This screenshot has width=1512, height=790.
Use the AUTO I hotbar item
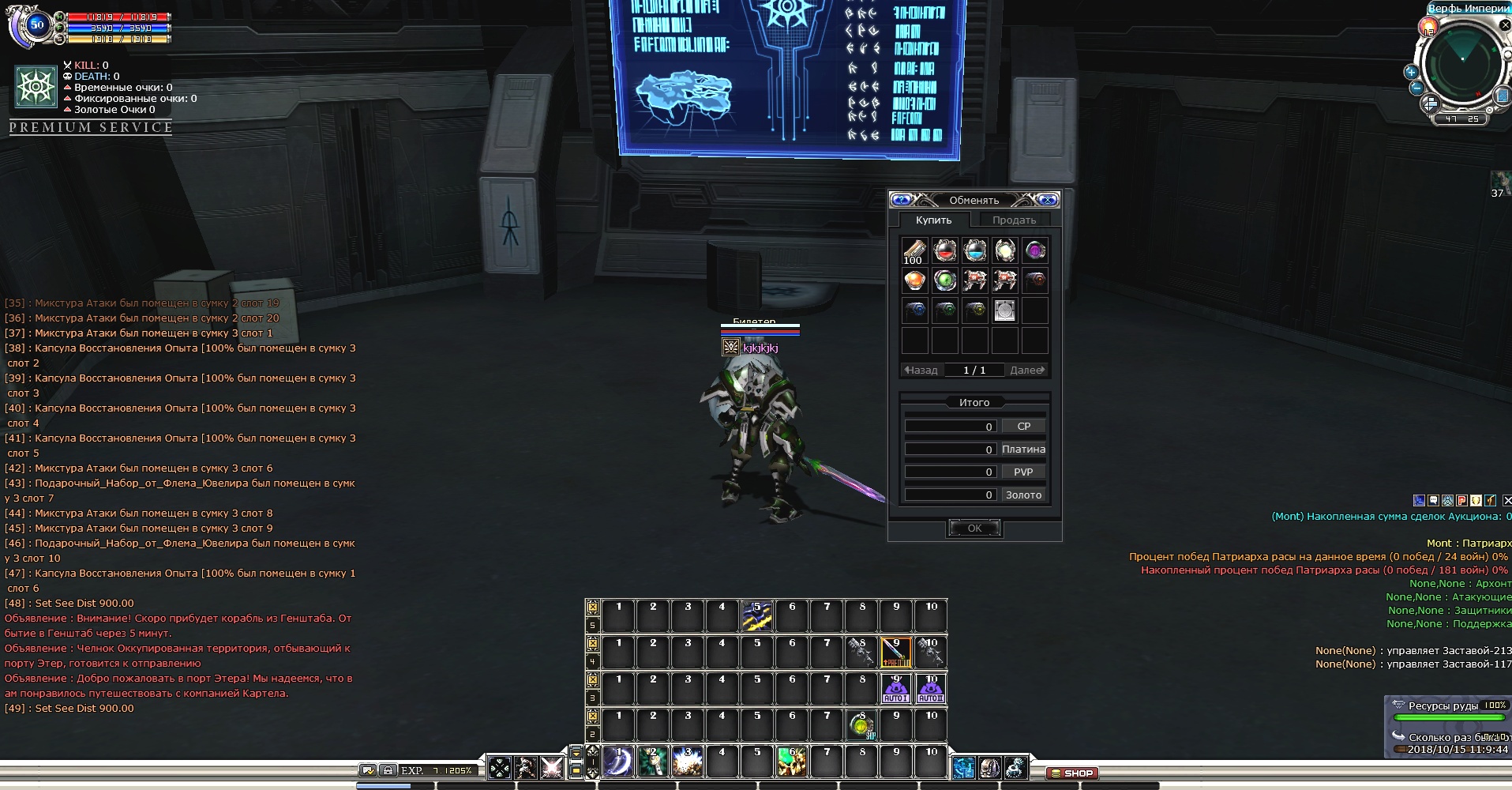coord(895,689)
